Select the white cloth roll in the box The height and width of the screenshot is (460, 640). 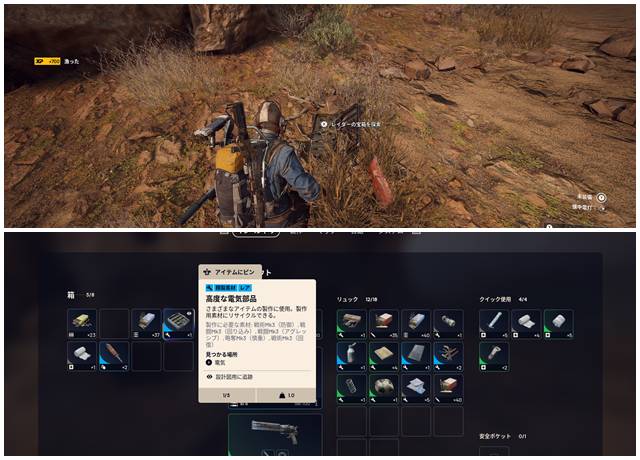(81, 354)
